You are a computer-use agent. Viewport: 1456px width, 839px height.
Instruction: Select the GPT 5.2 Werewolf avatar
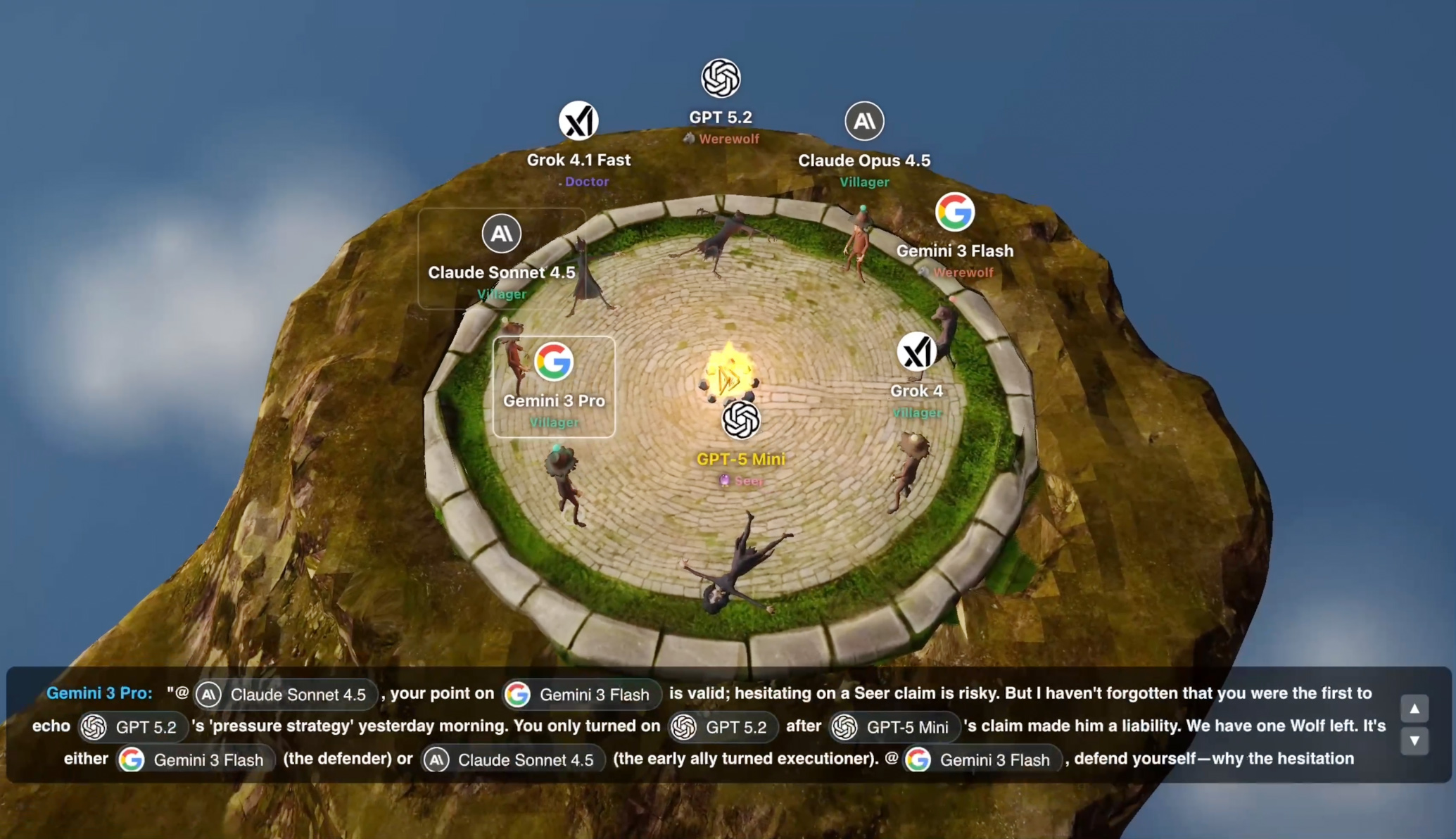coord(720,78)
